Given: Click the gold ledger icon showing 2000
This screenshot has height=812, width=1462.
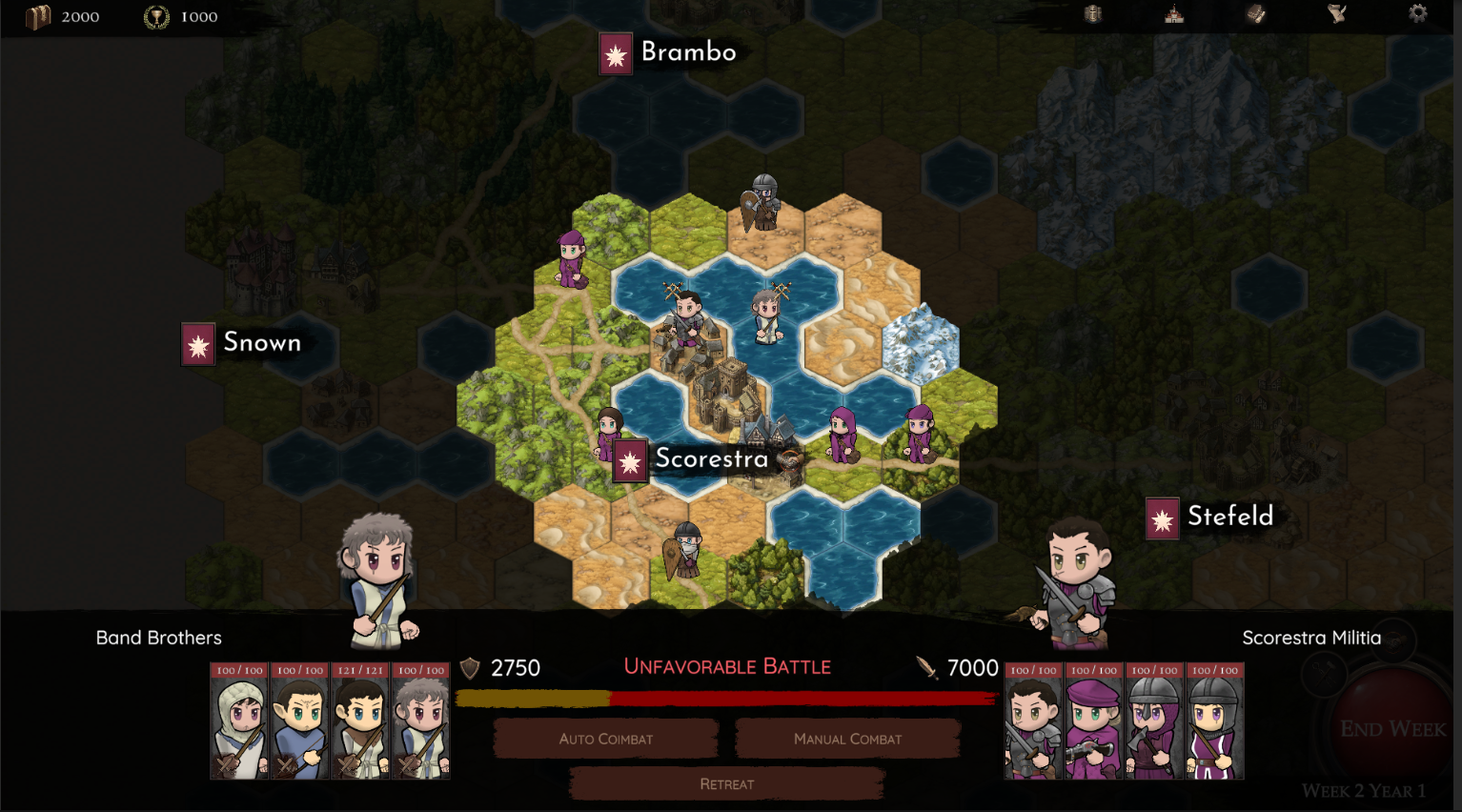Looking at the screenshot, I should click(x=37, y=14).
